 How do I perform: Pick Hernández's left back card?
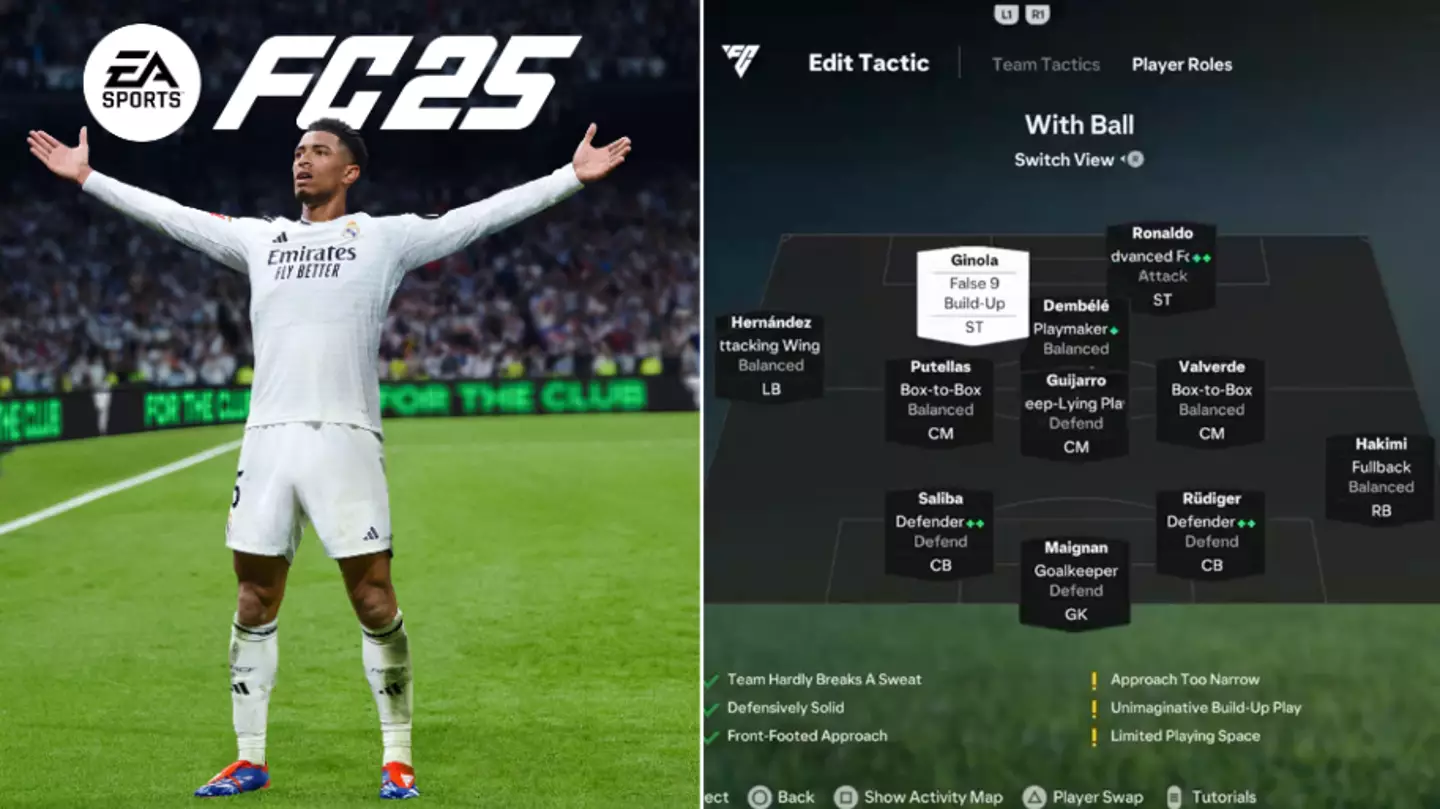coord(770,357)
